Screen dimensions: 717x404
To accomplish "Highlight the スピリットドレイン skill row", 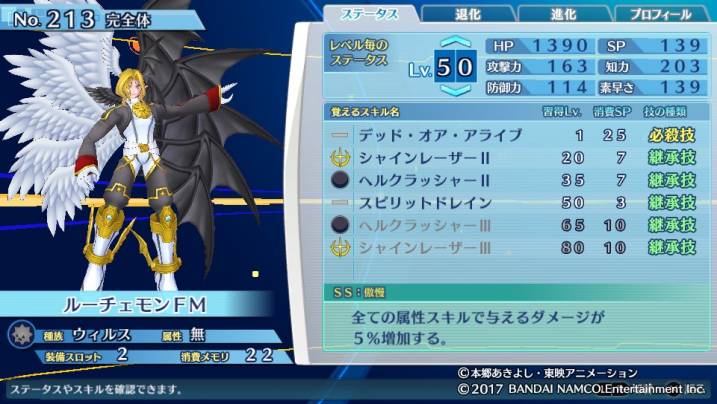I will [x=515, y=203].
